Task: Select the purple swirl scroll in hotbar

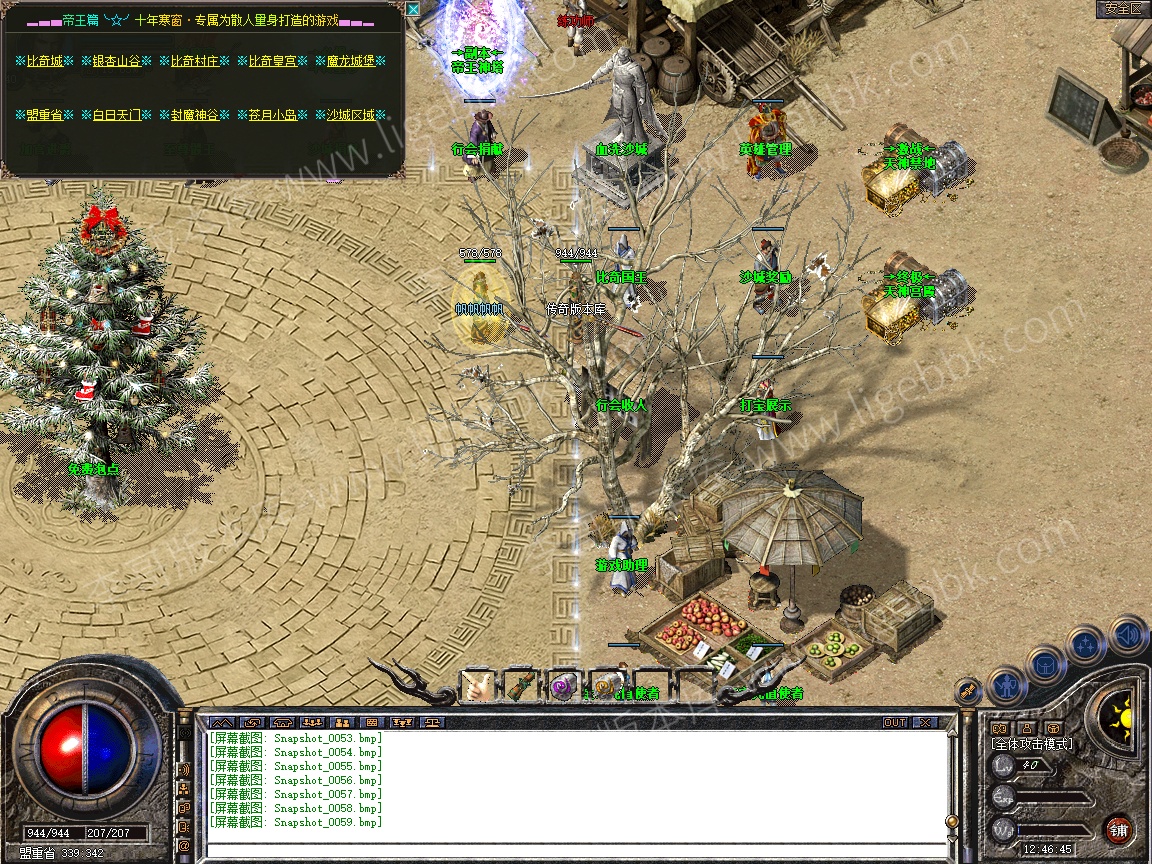Action: pyautogui.click(x=564, y=686)
